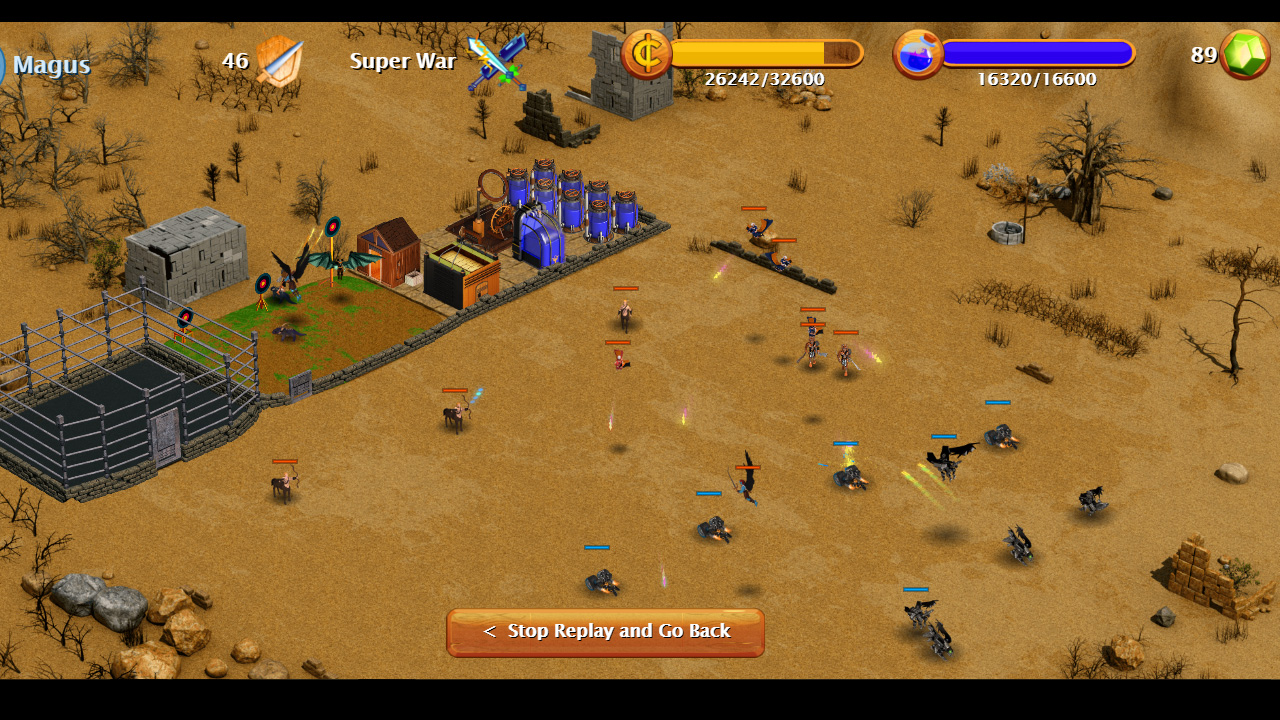This screenshot has width=1280, height=720.
Task: Open the Magus player profile name
Action: click(51, 65)
